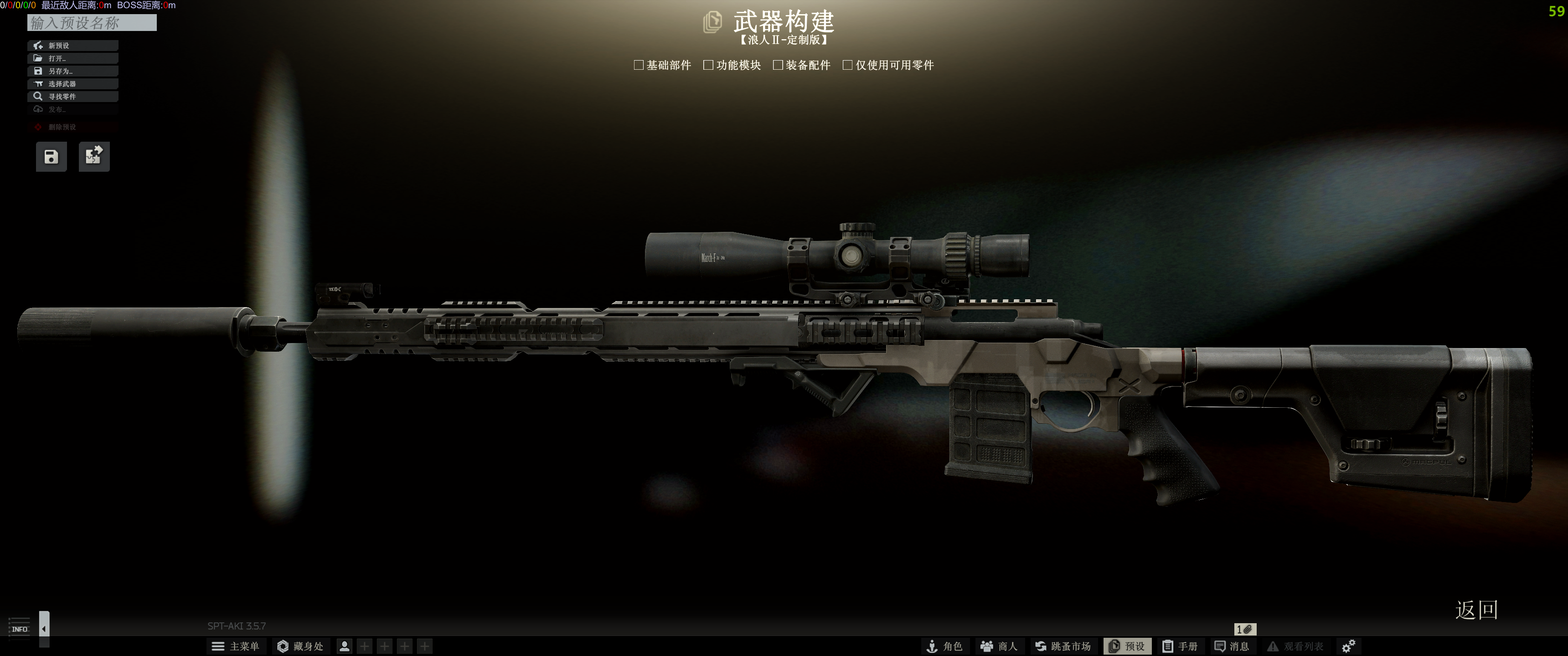
Task: Open the main menu (主菜单)
Action: [235, 646]
